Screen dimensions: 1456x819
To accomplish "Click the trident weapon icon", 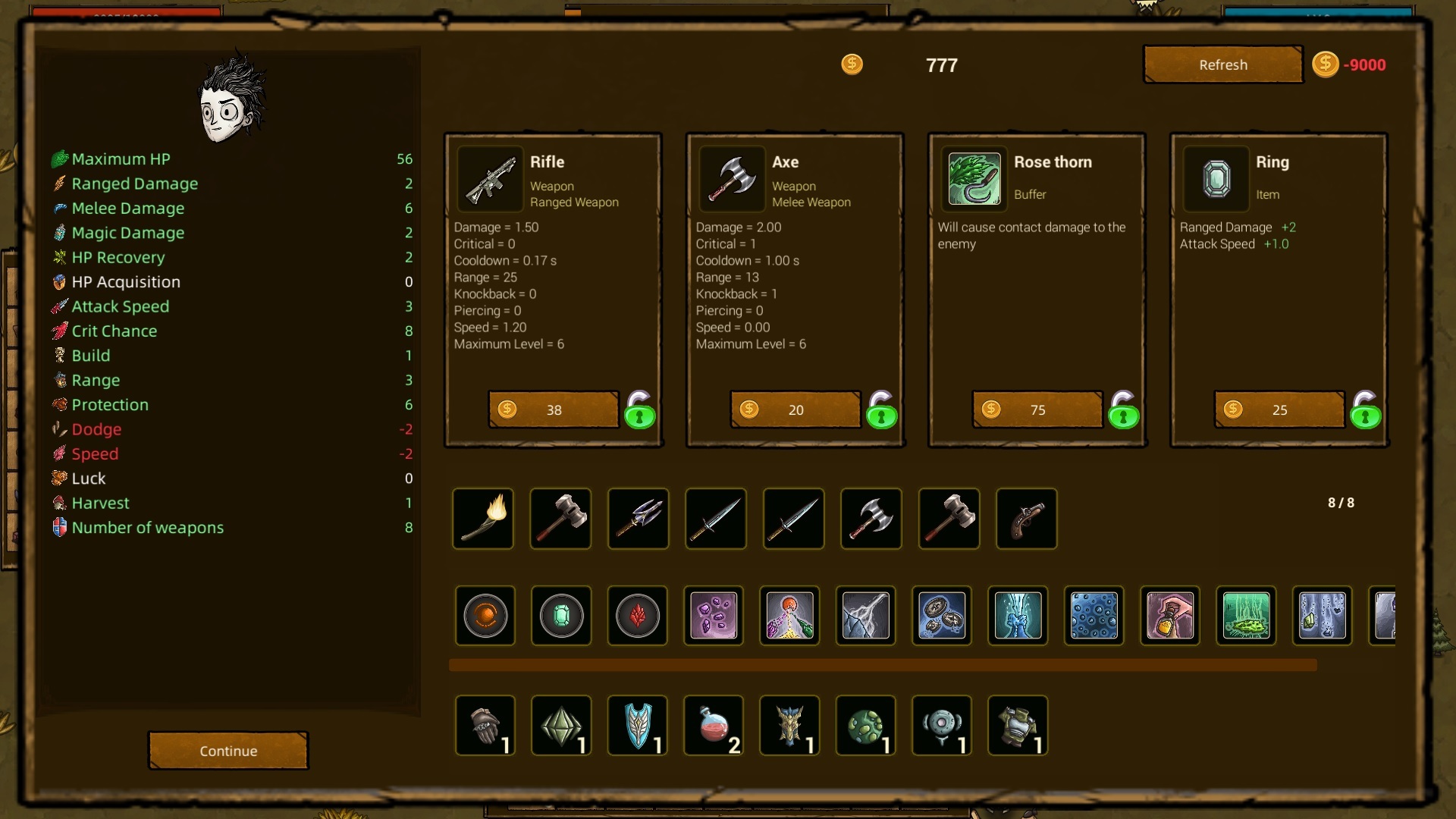I will tap(638, 519).
